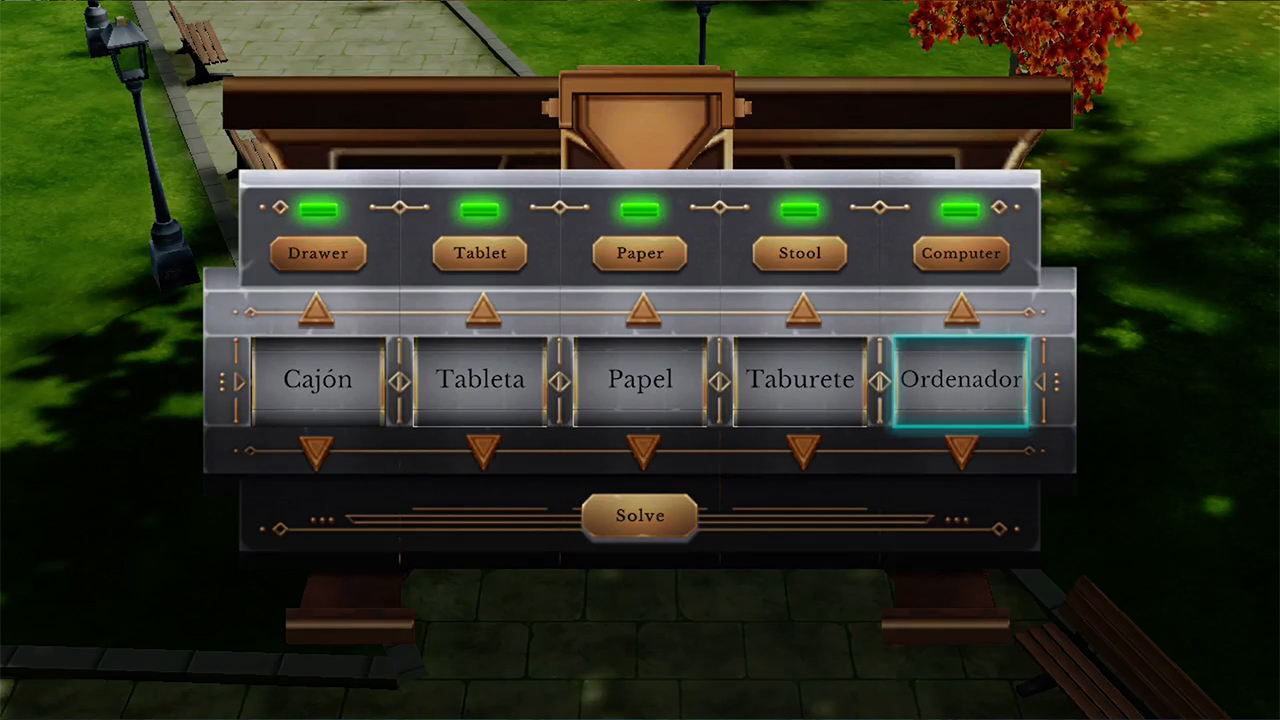Viewport: 1280px width, 720px height.
Task: Toggle the green light above Drawer
Action: coord(319,208)
